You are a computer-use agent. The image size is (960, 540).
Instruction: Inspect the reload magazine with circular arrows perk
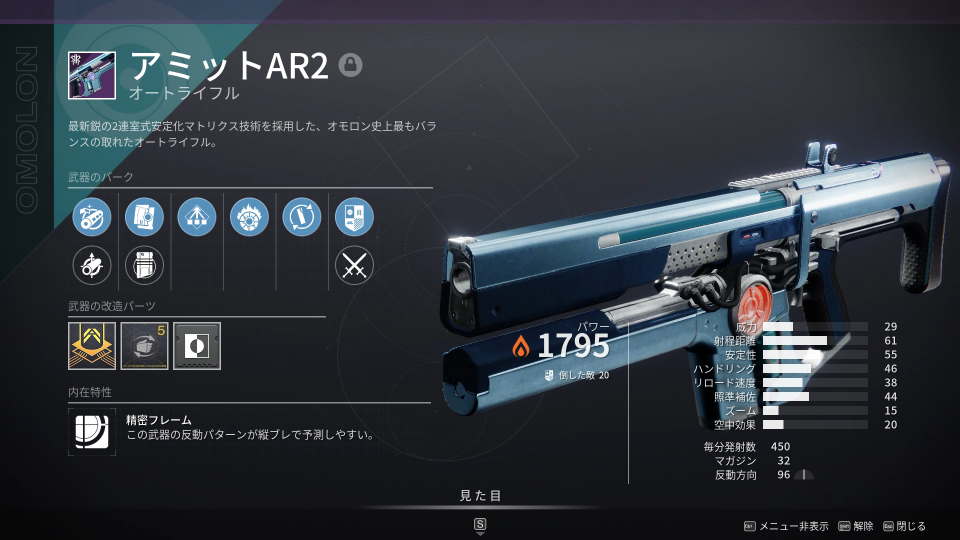[x=301, y=216]
